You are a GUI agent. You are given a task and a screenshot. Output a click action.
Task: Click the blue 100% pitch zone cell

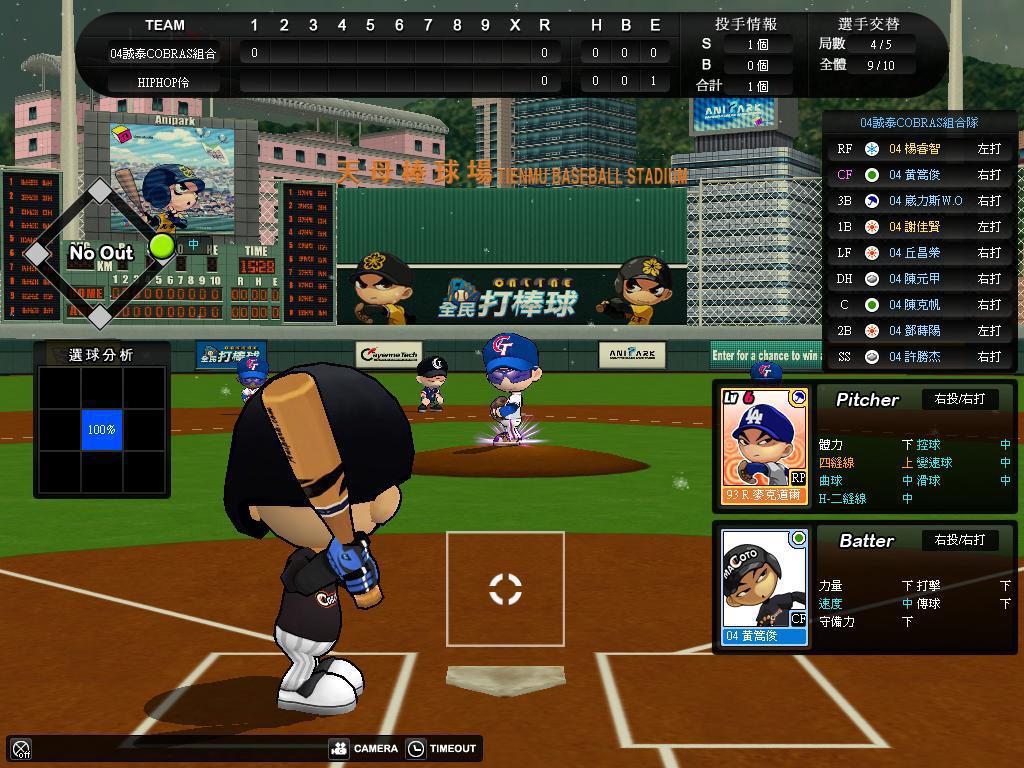(x=101, y=429)
